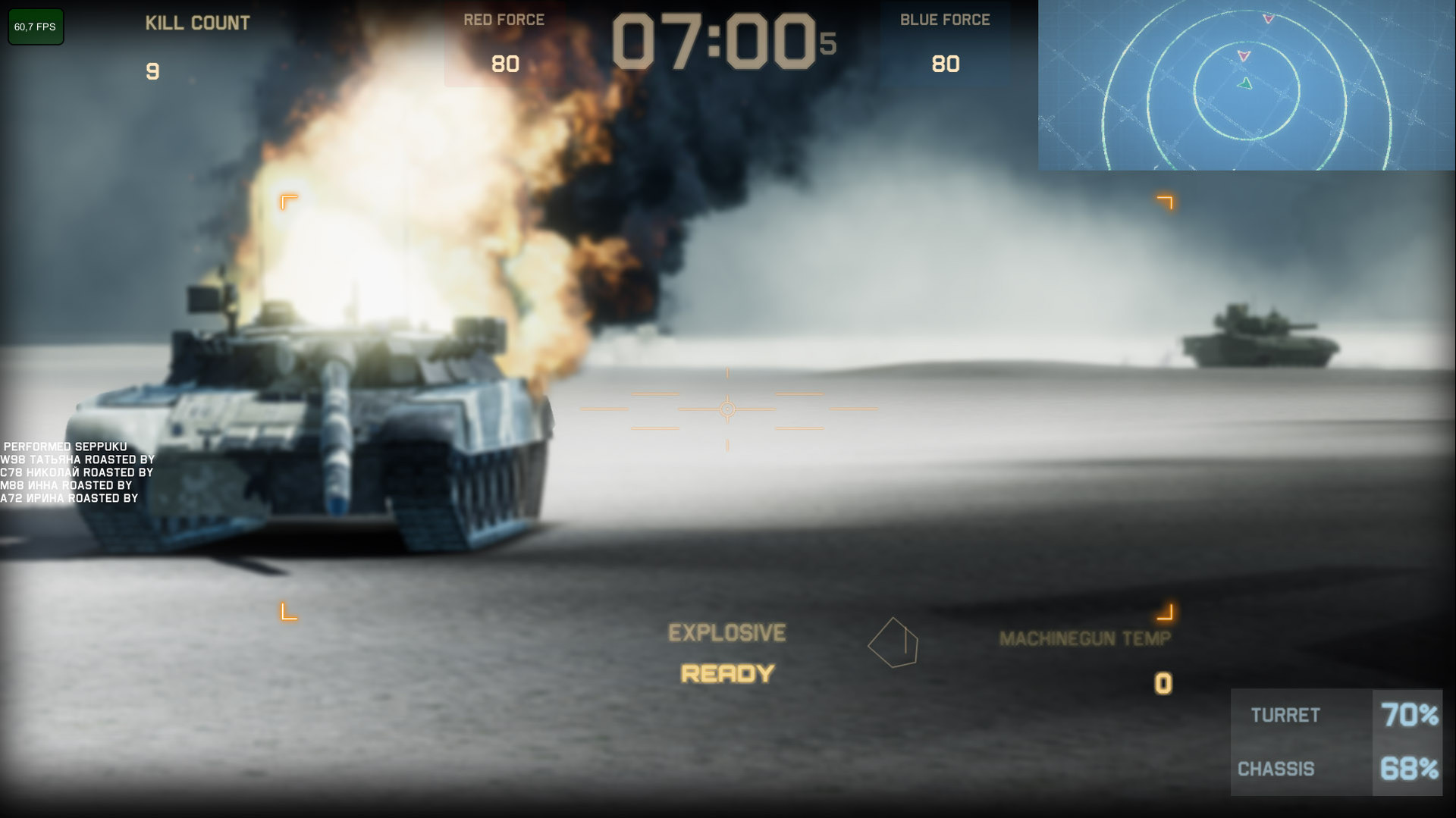The height and width of the screenshot is (818, 1456).
Task: Toggle the EXPLOSIVE READY ammo indicator
Action: click(726, 653)
